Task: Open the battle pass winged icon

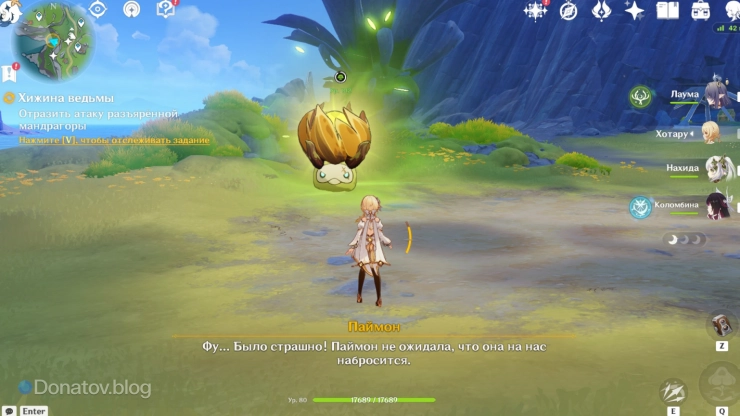Action: (x=601, y=11)
